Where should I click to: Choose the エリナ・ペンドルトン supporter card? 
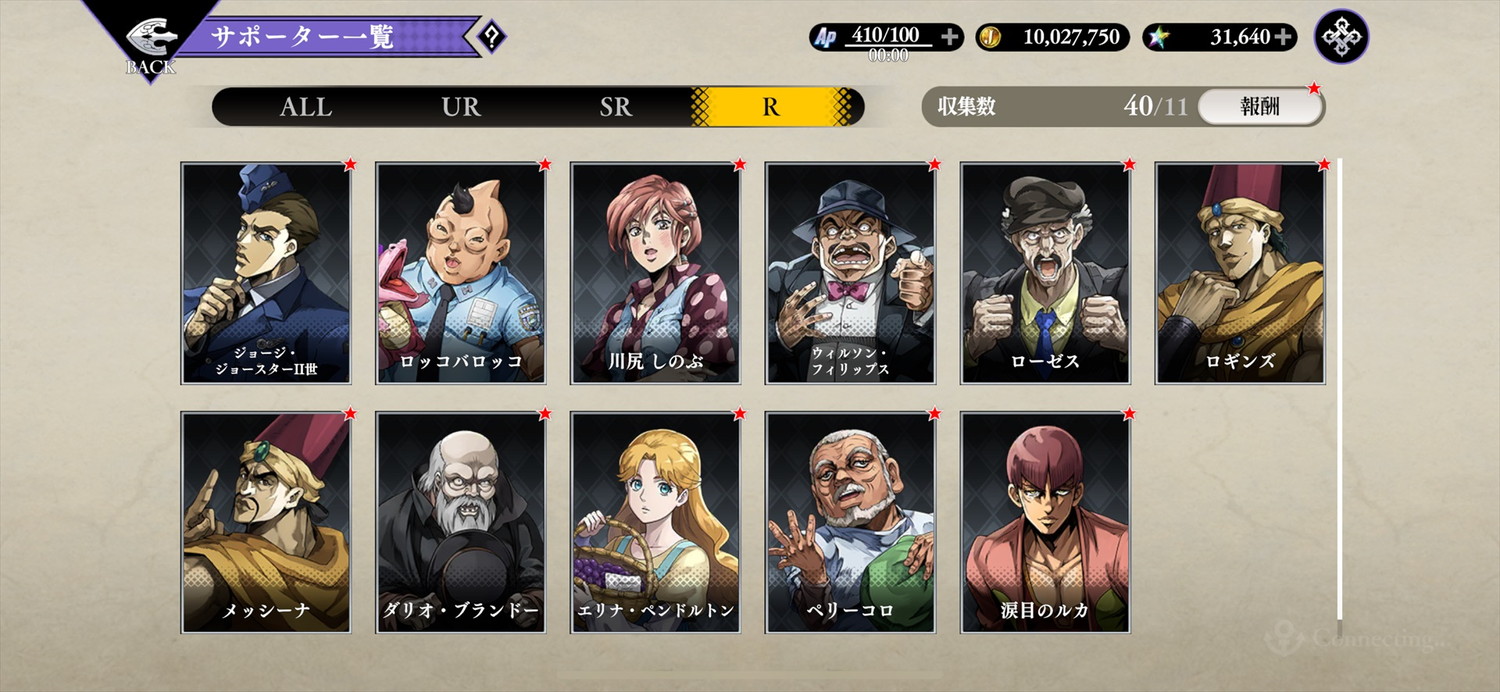[x=656, y=522]
